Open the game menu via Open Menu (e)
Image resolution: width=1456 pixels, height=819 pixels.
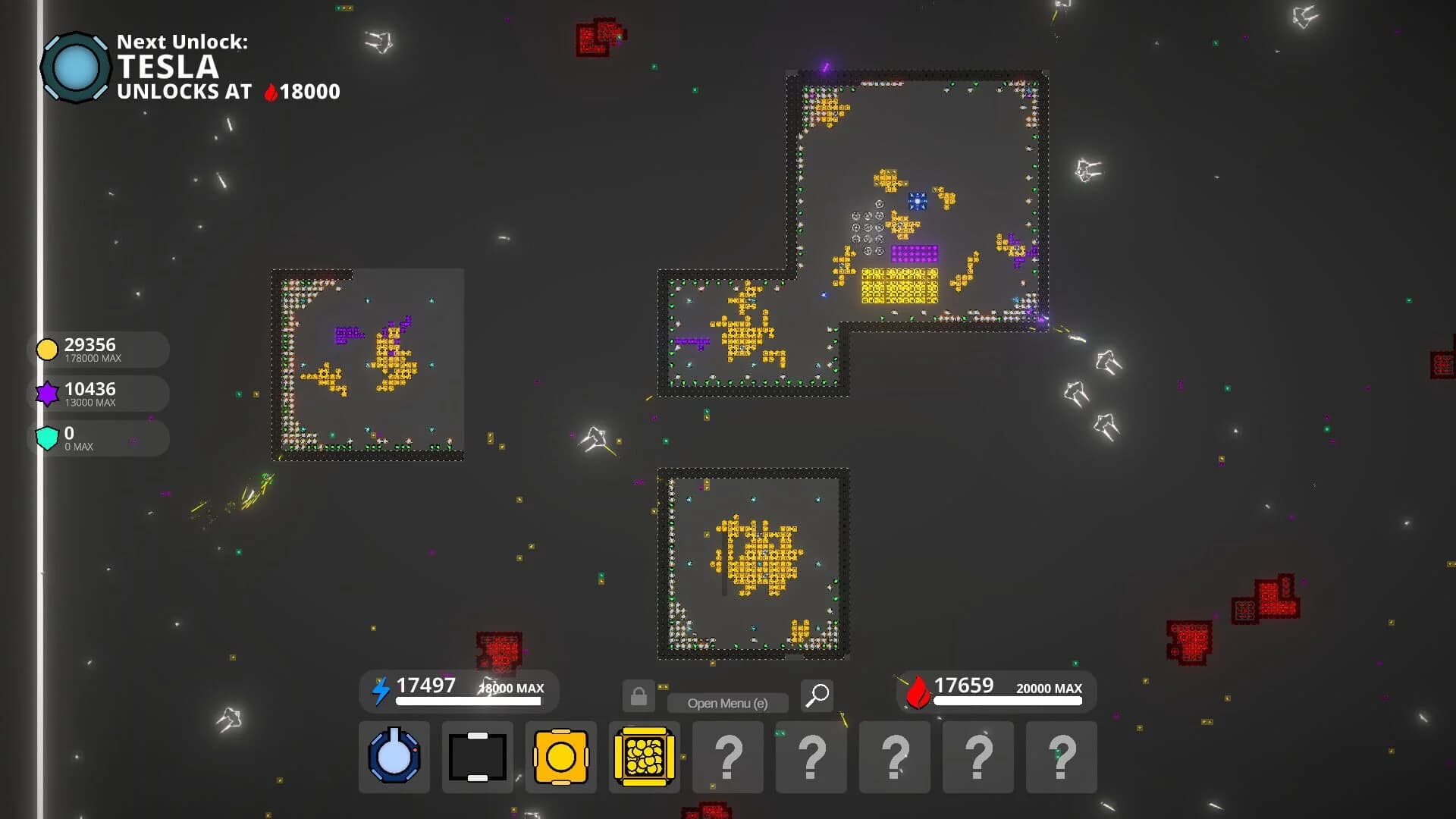click(729, 702)
